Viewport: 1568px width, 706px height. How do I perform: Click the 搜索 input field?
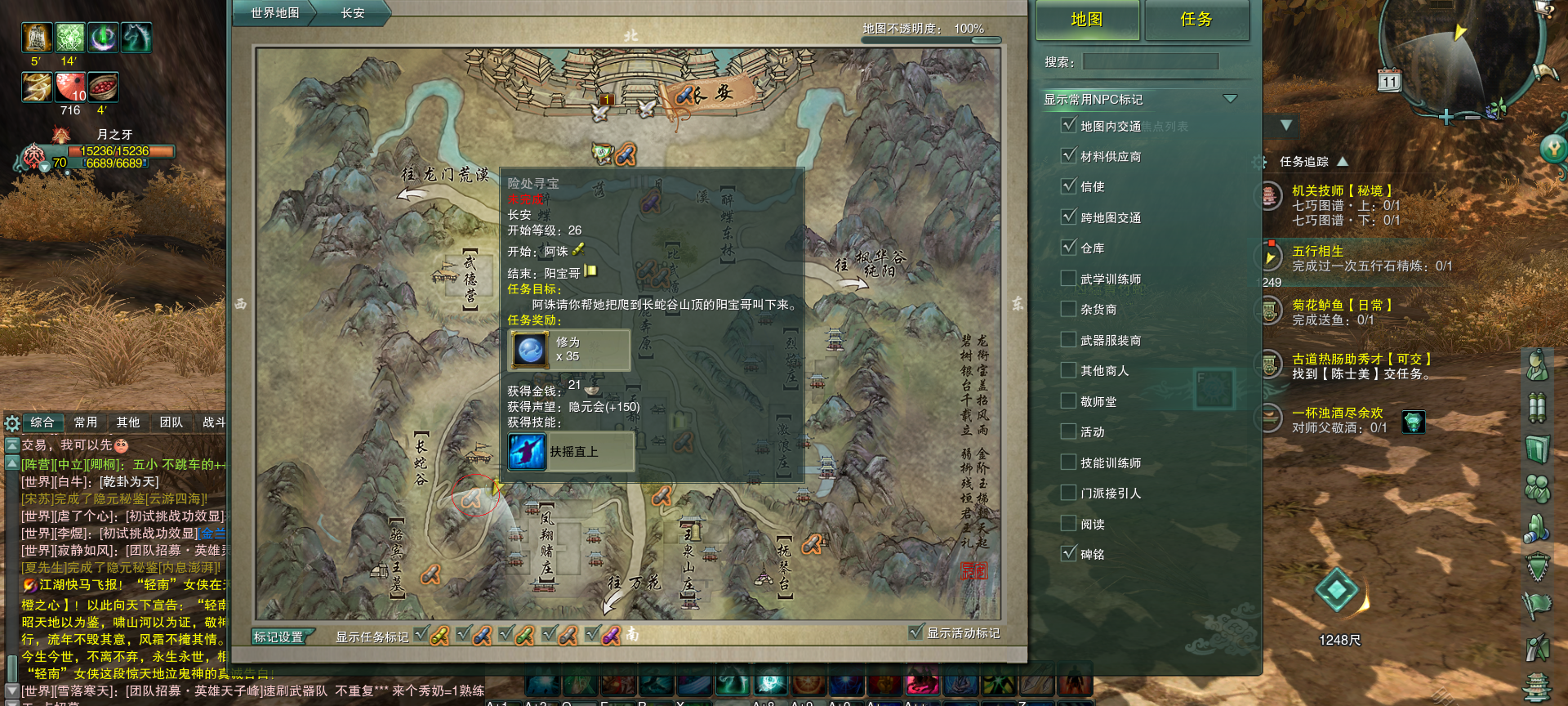point(1151,61)
